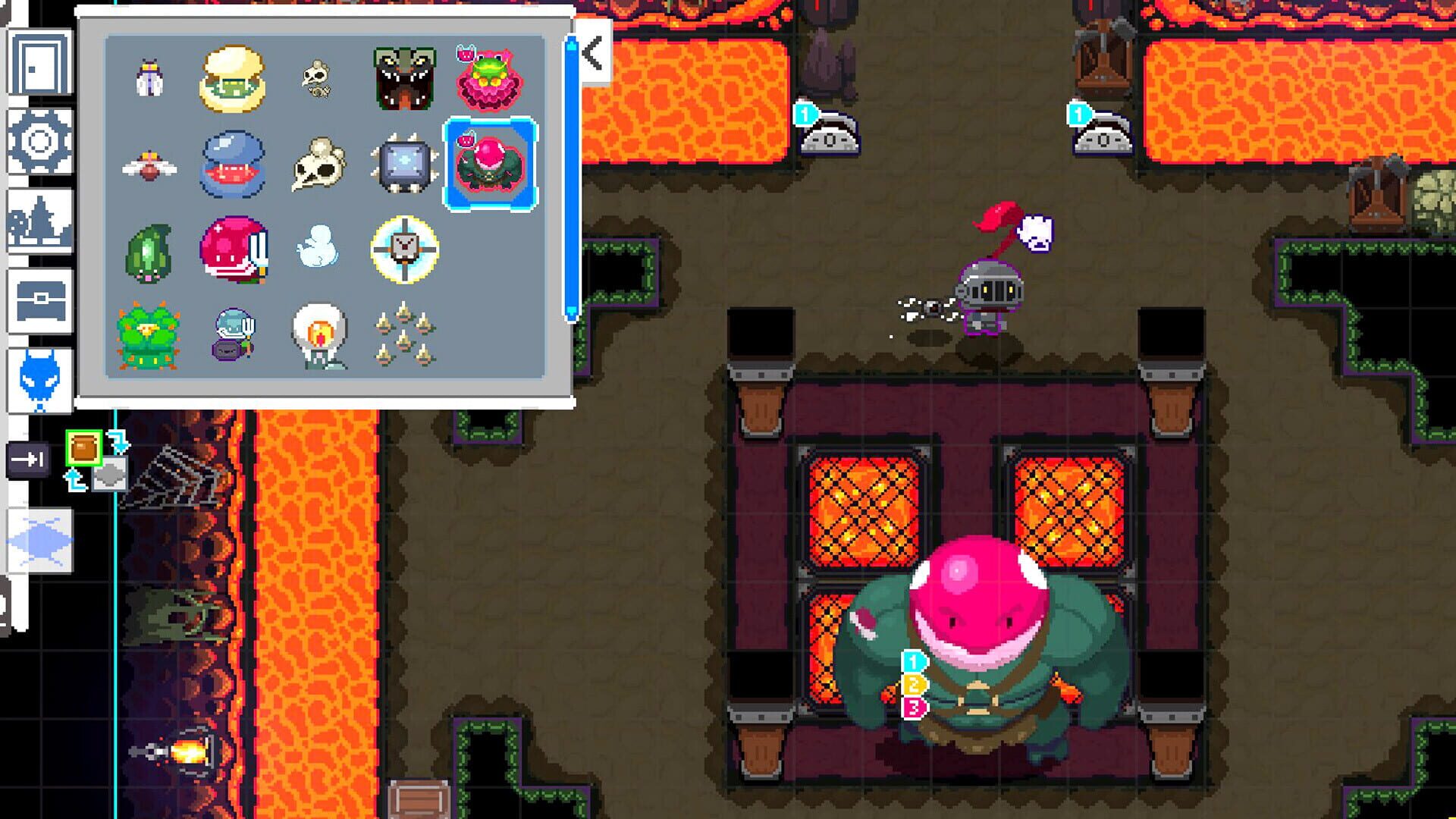
Task: Toggle the faded diamond overlay tool
Action: (38, 538)
